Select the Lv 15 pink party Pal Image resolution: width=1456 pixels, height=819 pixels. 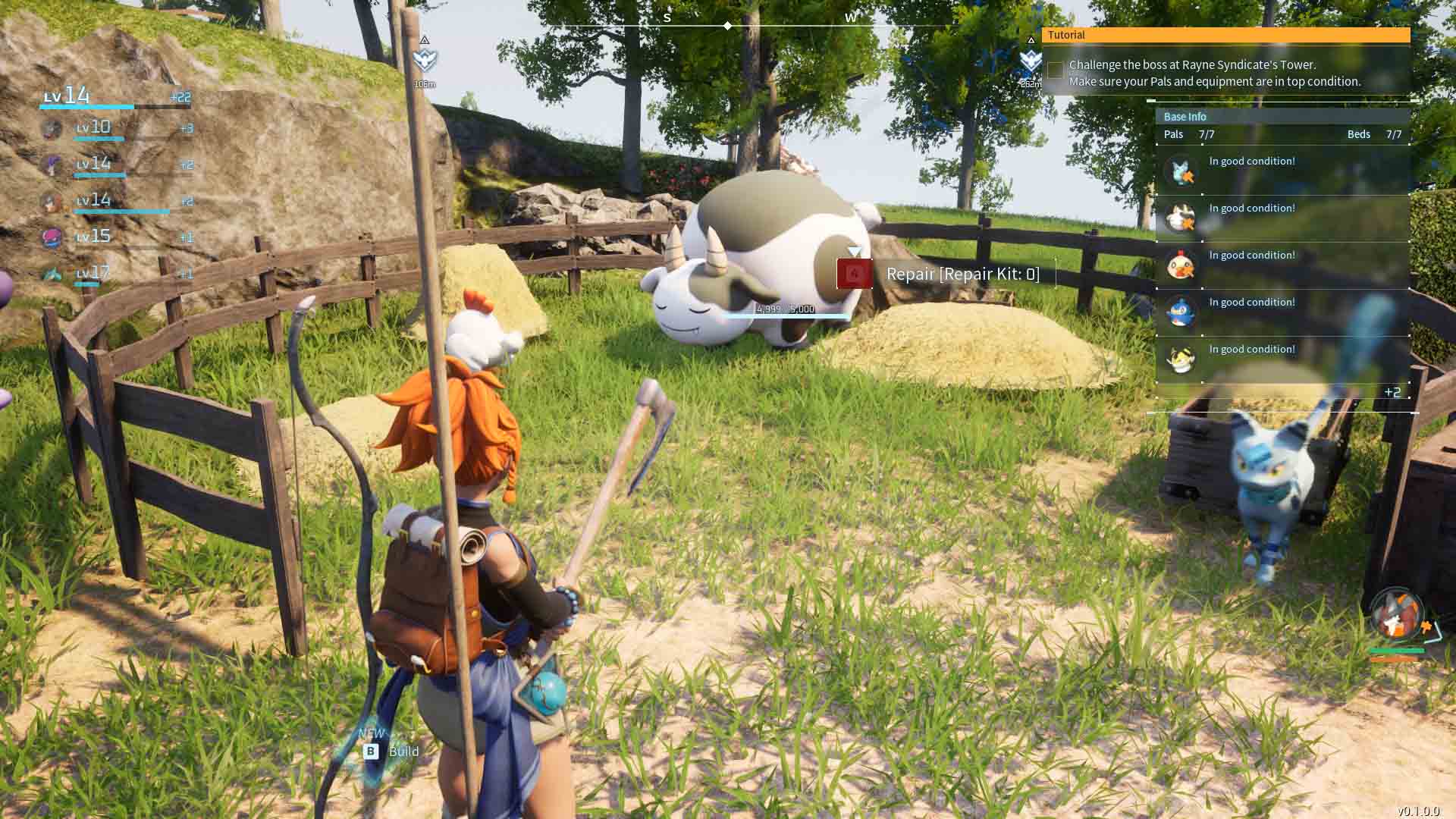52,237
